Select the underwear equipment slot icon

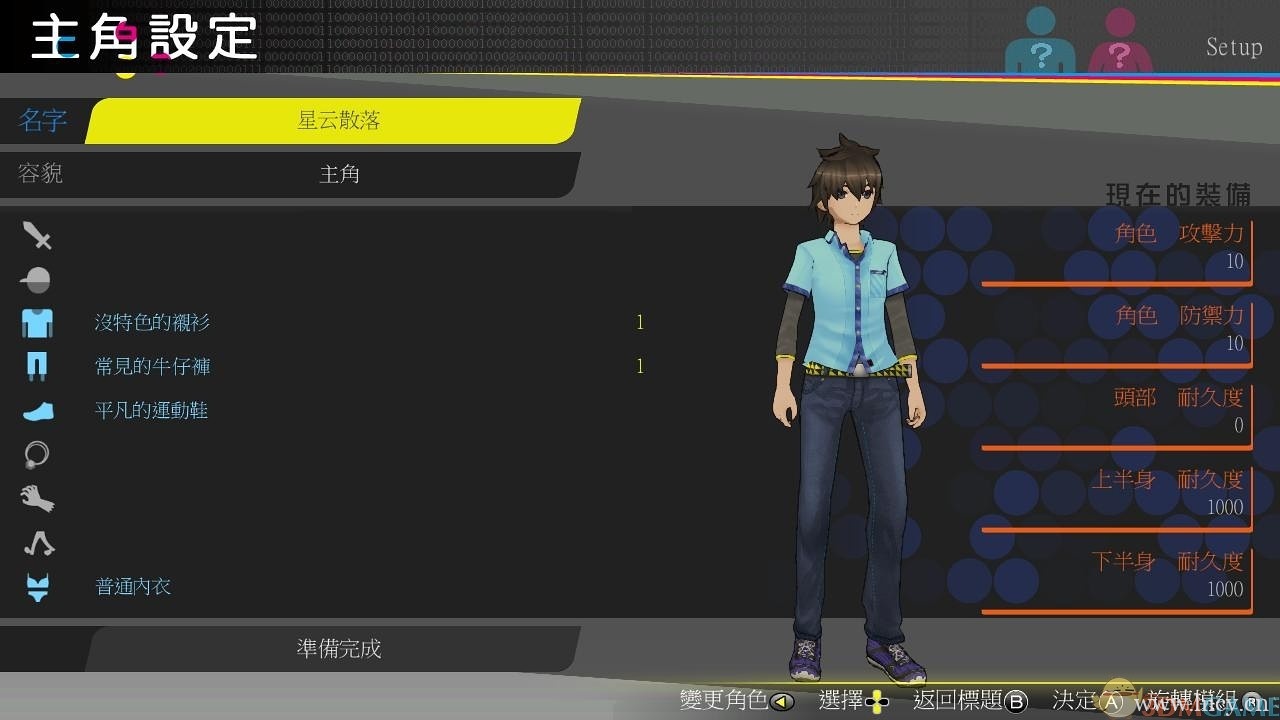point(36,586)
